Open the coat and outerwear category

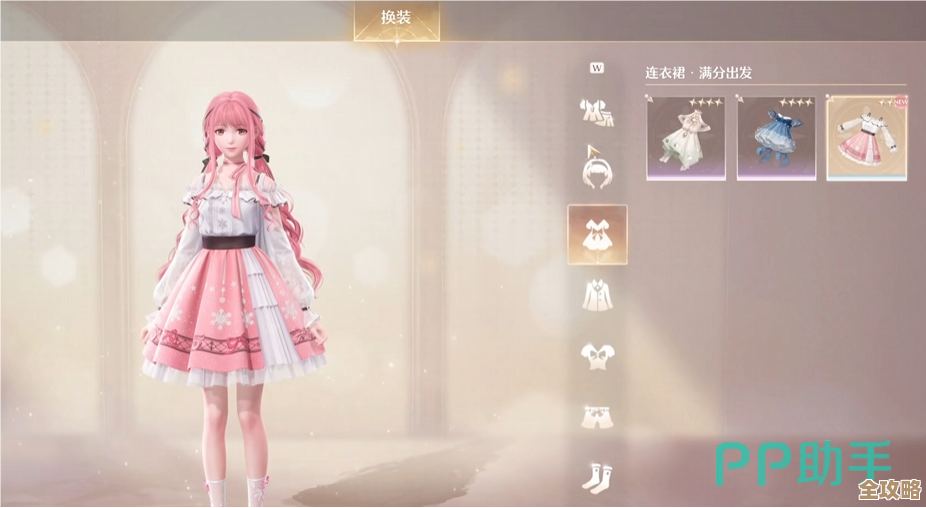(597, 294)
